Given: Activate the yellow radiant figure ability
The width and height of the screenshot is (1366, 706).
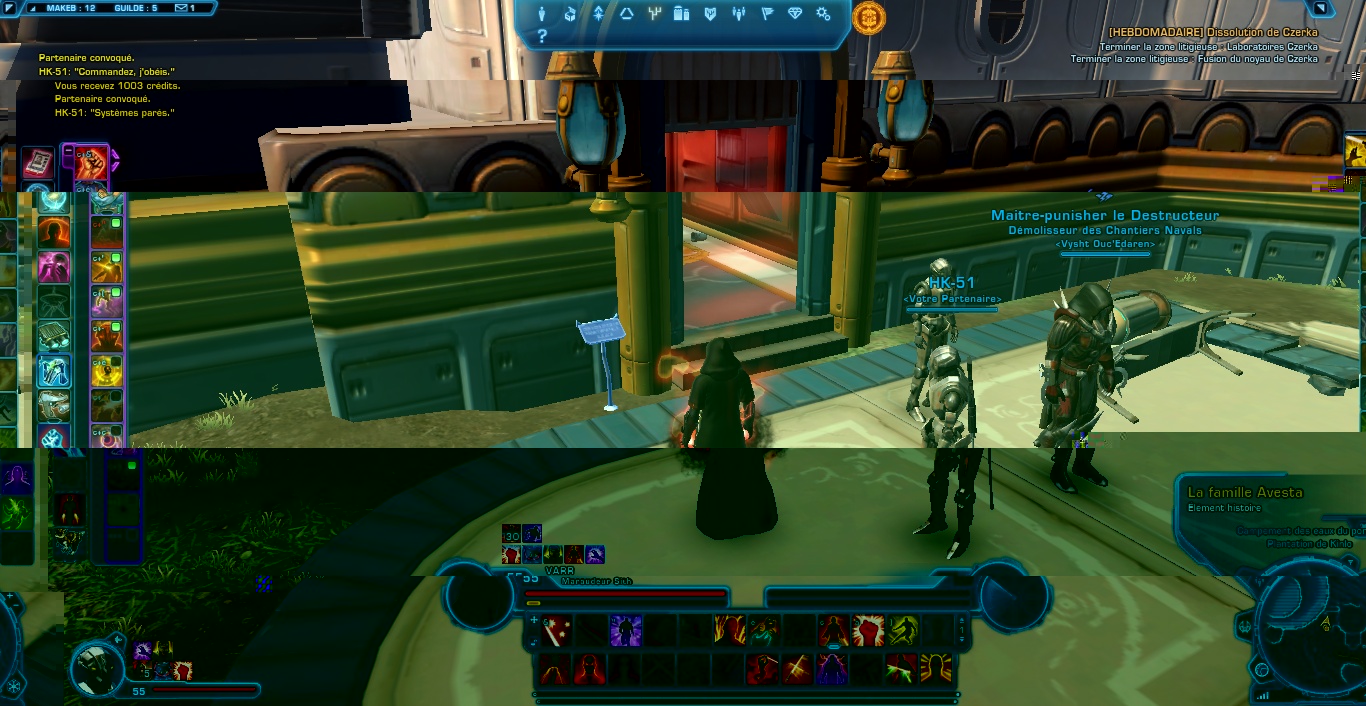Looking at the screenshot, I should (x=936, y=667).
